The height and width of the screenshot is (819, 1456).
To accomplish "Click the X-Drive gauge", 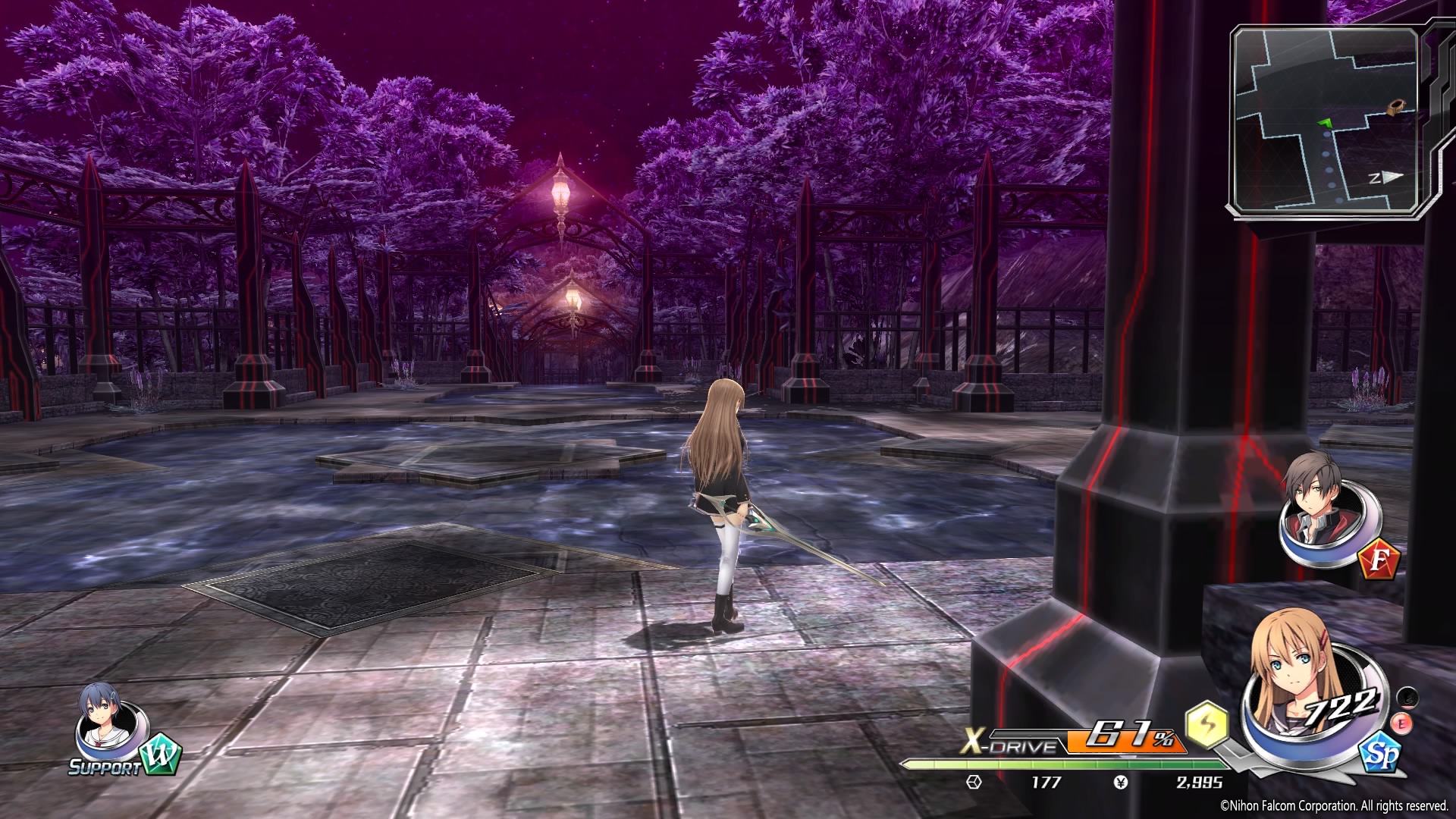I will click(1071, 742).
